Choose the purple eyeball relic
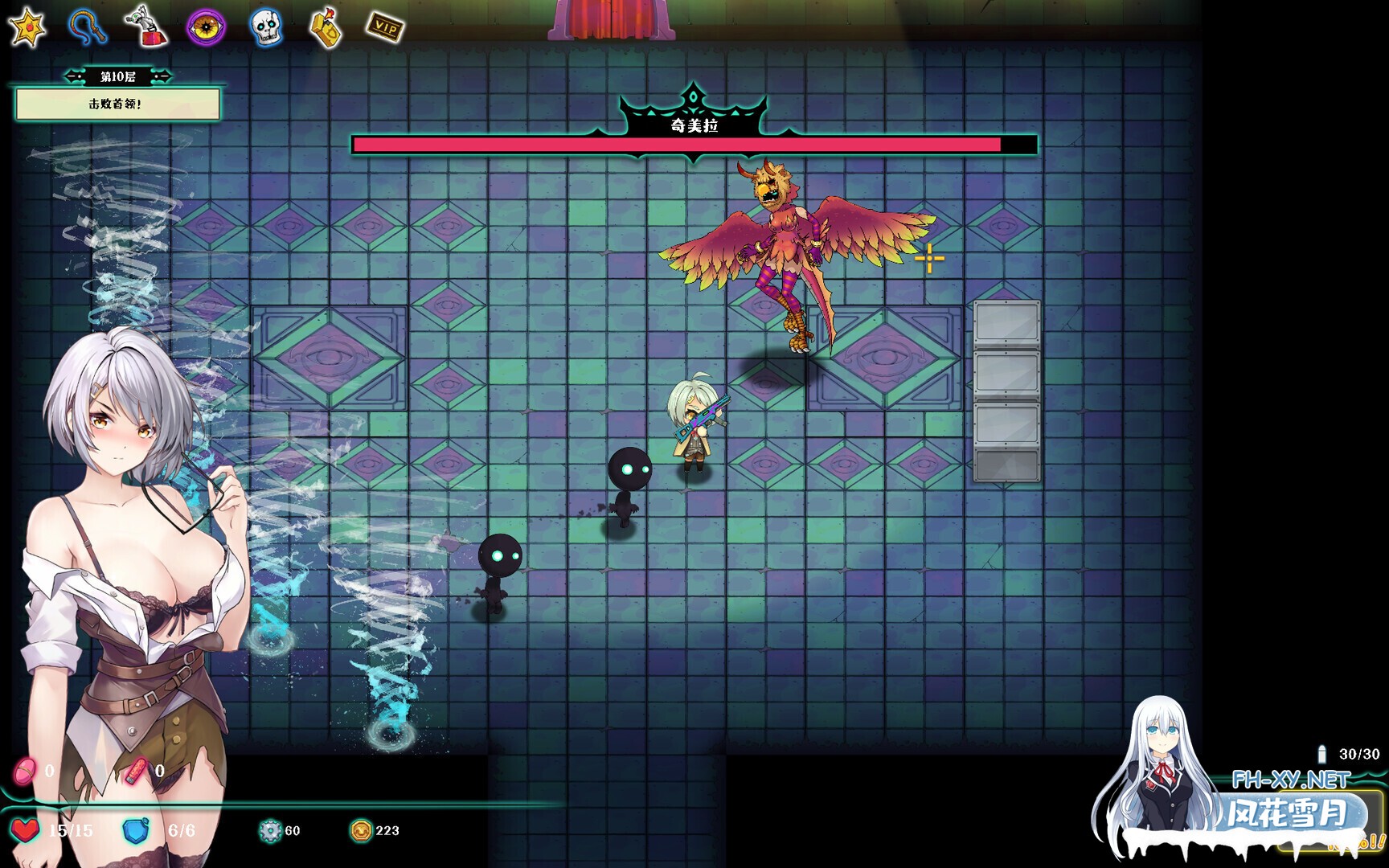The width and height of the screenshot is (1389, 868). [206, 27]
